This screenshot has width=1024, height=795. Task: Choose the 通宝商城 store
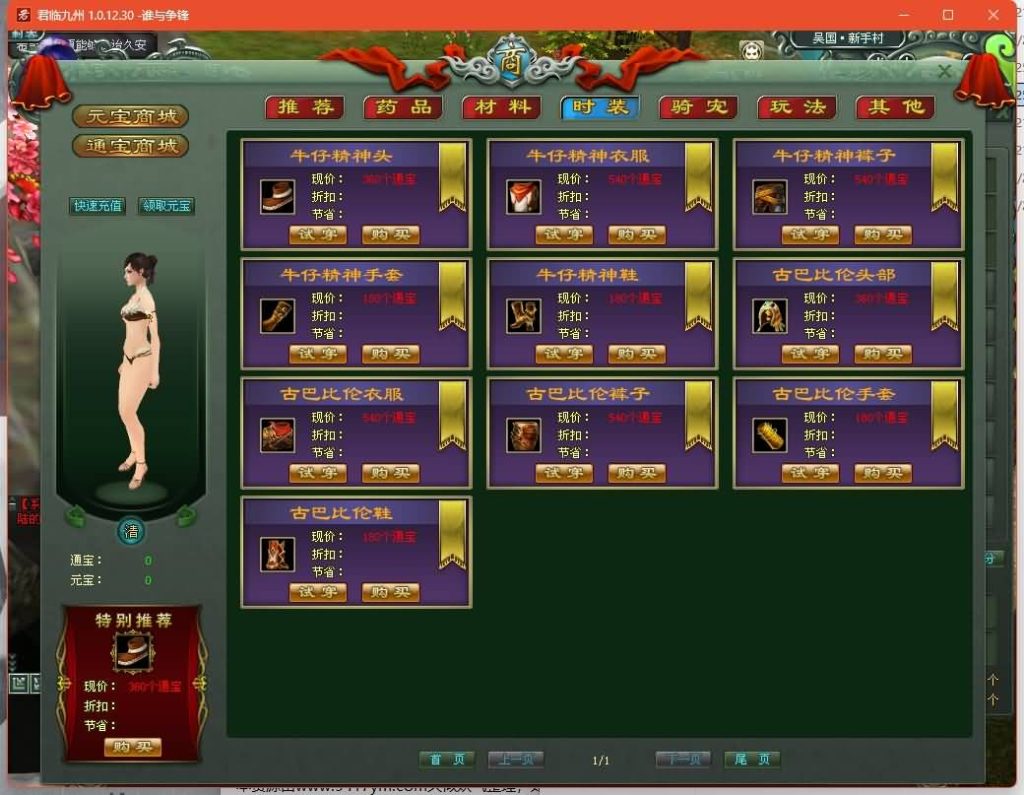coord(131,146)
